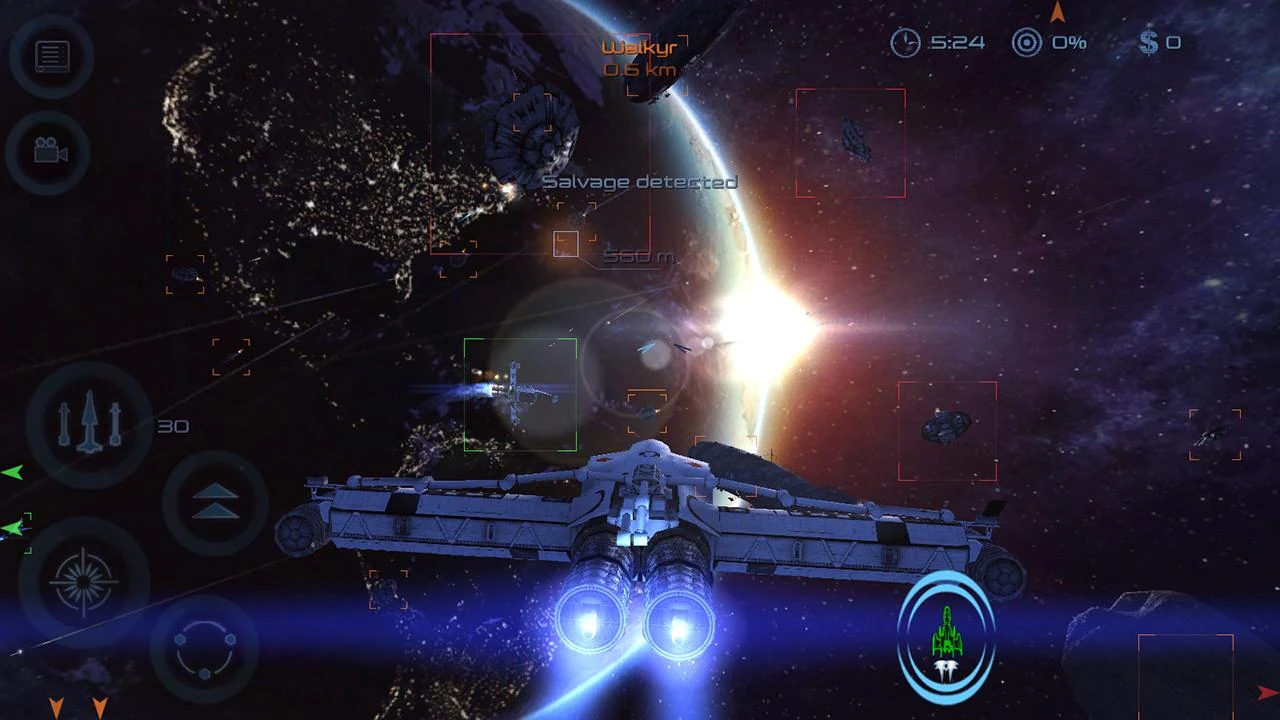
Task: Select the Walkyr distance label
Action: click(x=642, y=69)
